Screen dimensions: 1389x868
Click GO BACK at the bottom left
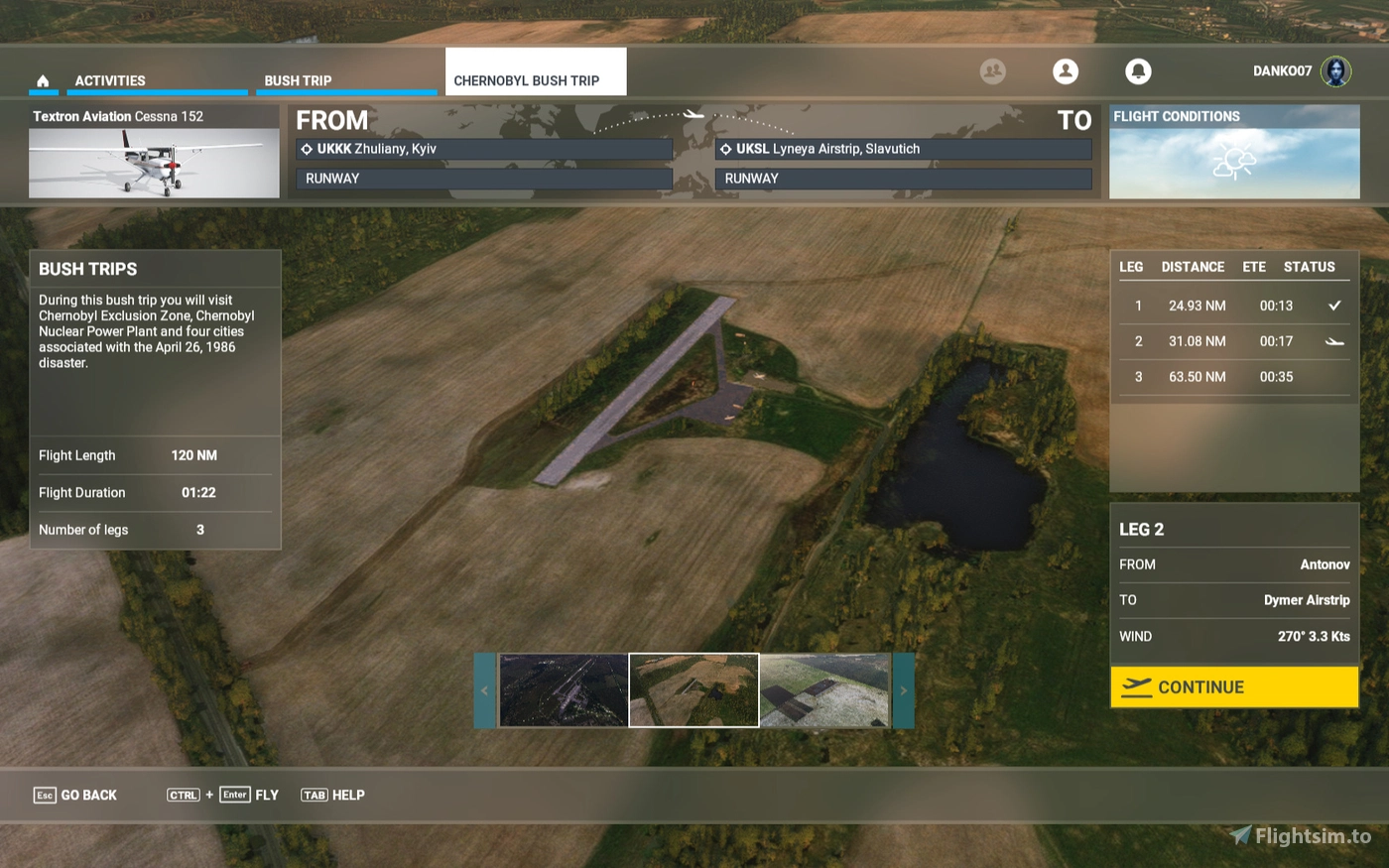(74, 795)
